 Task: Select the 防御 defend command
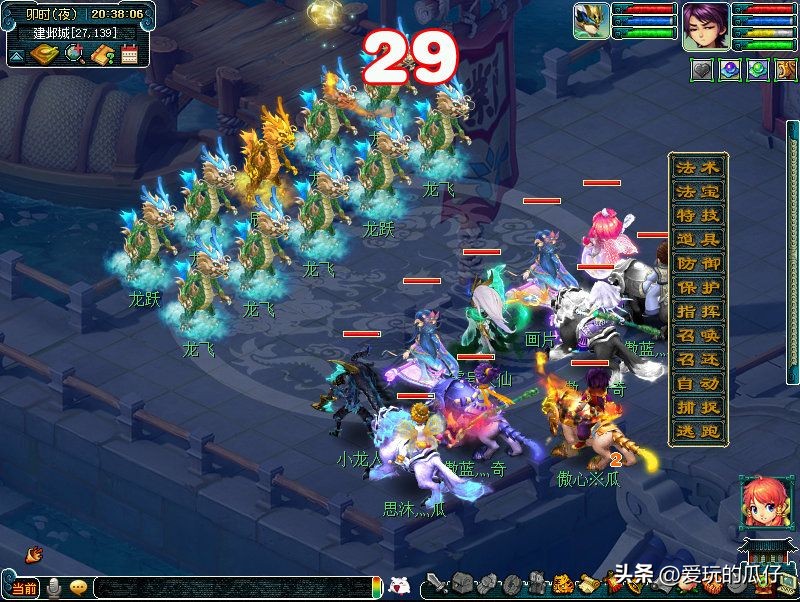coord(697,264)
